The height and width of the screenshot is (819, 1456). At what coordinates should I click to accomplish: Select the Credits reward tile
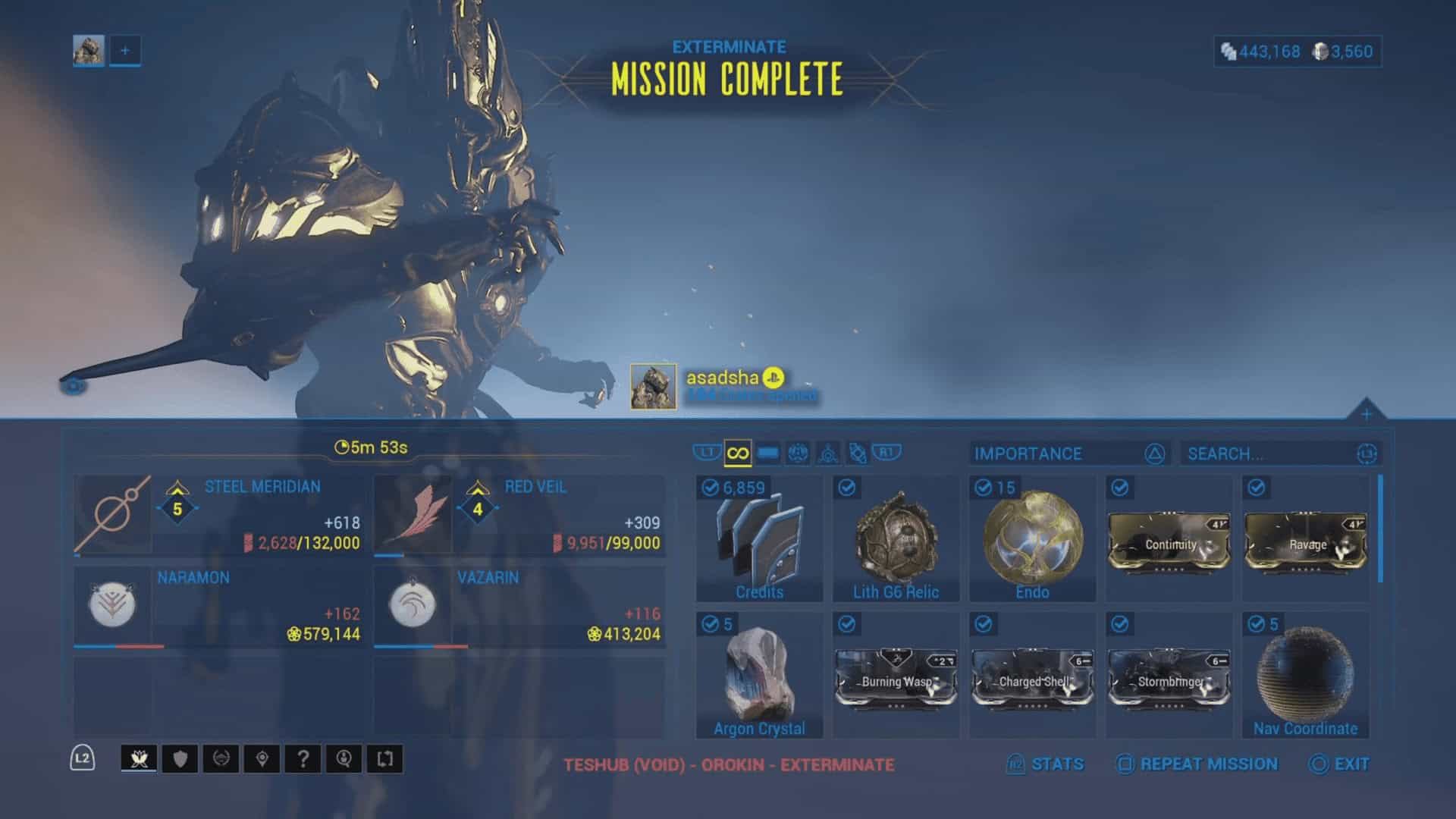[x=759, y=539]
